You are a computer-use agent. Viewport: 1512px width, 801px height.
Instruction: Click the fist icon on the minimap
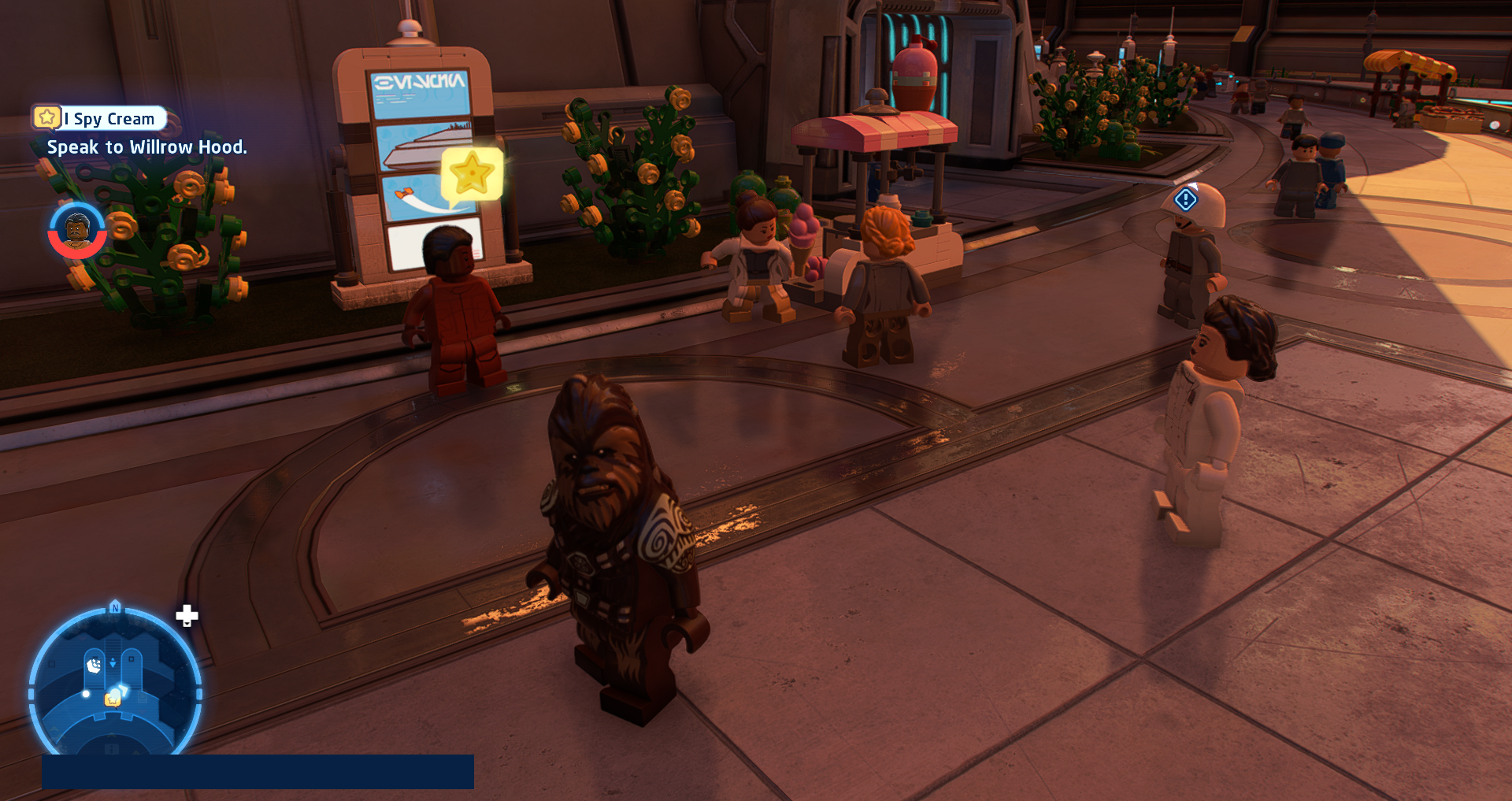pos(94,666)
